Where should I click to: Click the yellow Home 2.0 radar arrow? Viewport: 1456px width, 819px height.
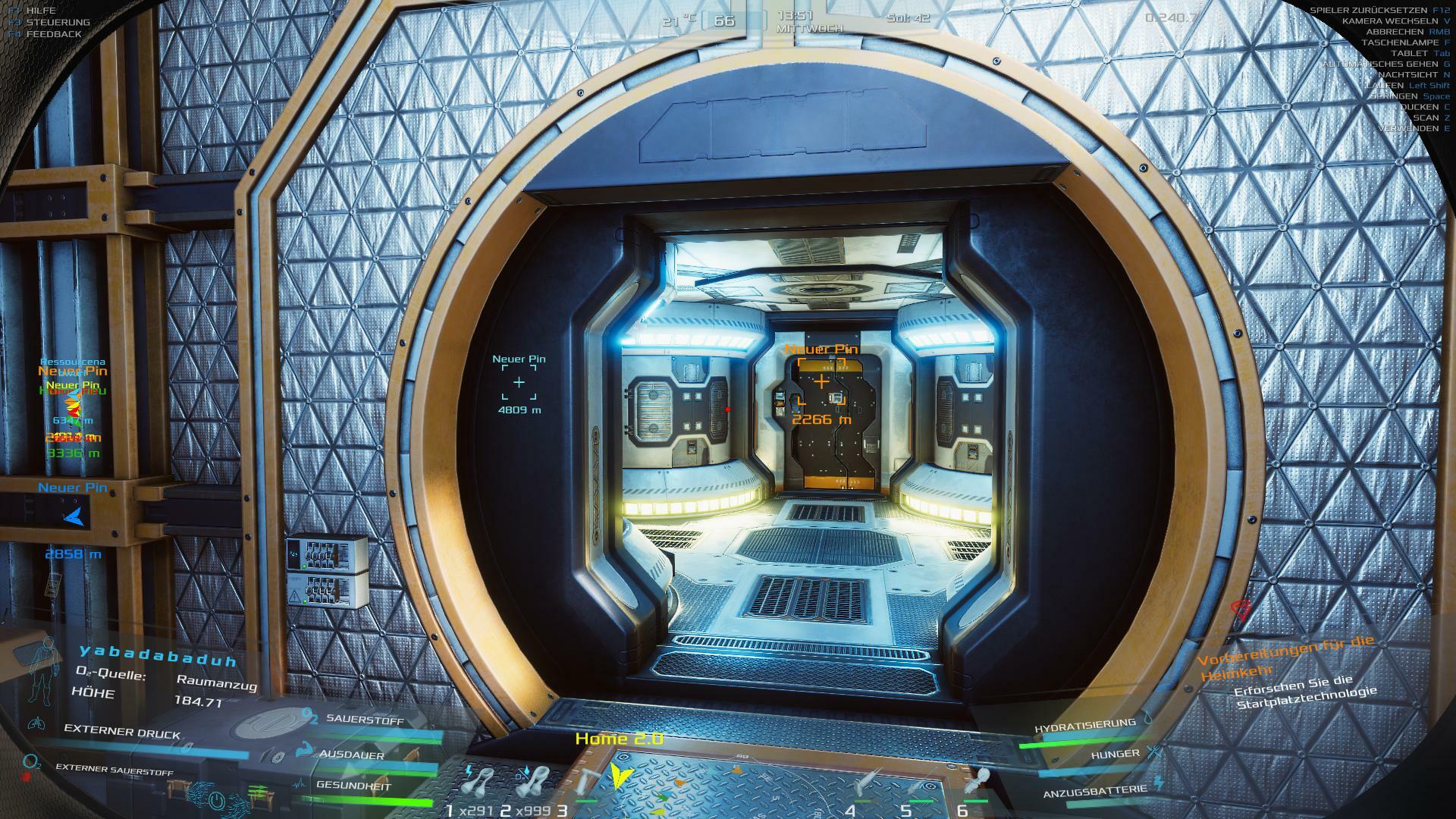pyautogui.click(x=622, y=773)
